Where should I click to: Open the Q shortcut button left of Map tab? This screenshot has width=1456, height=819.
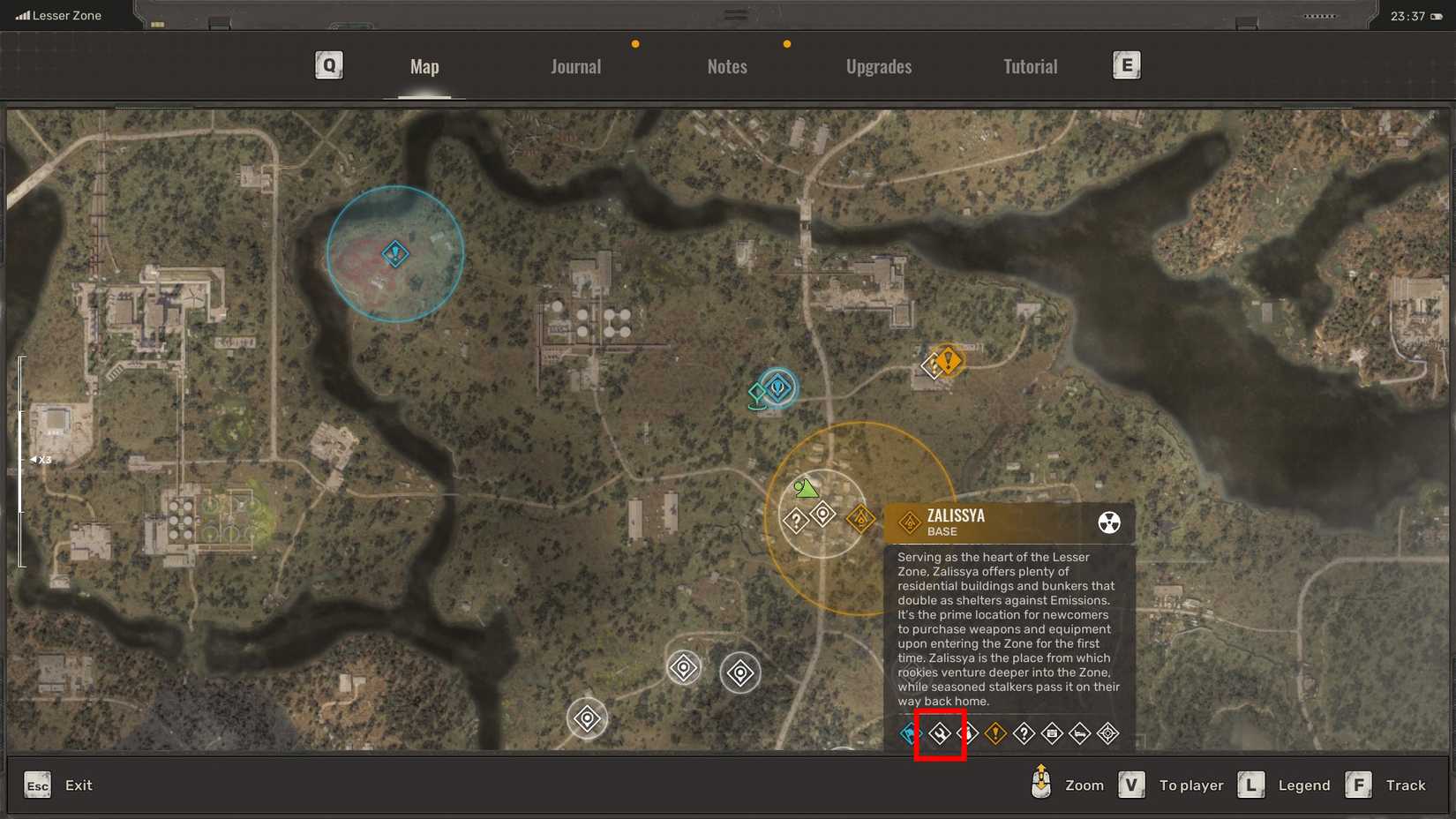pos(328,64)
